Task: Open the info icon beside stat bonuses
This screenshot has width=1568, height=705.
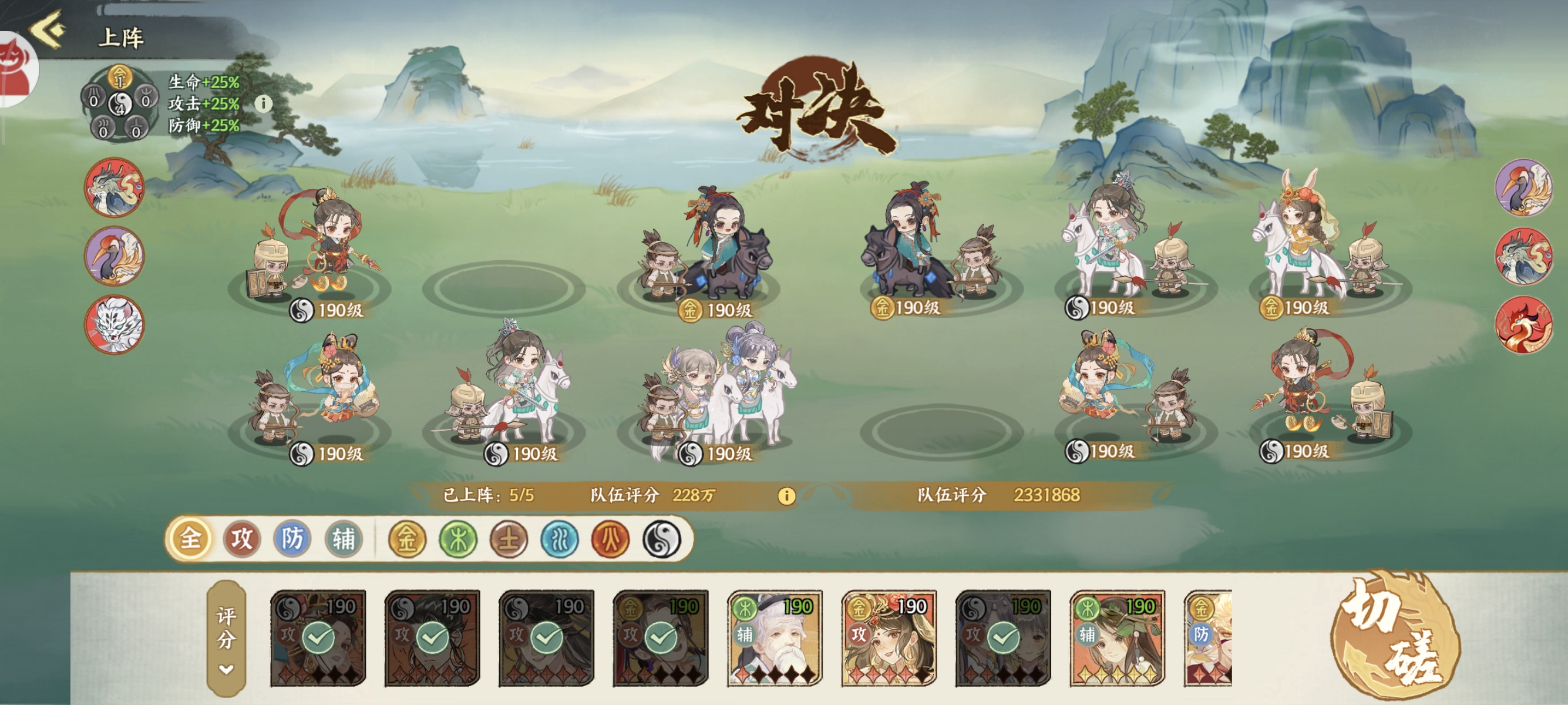Action: coord(263,103)
